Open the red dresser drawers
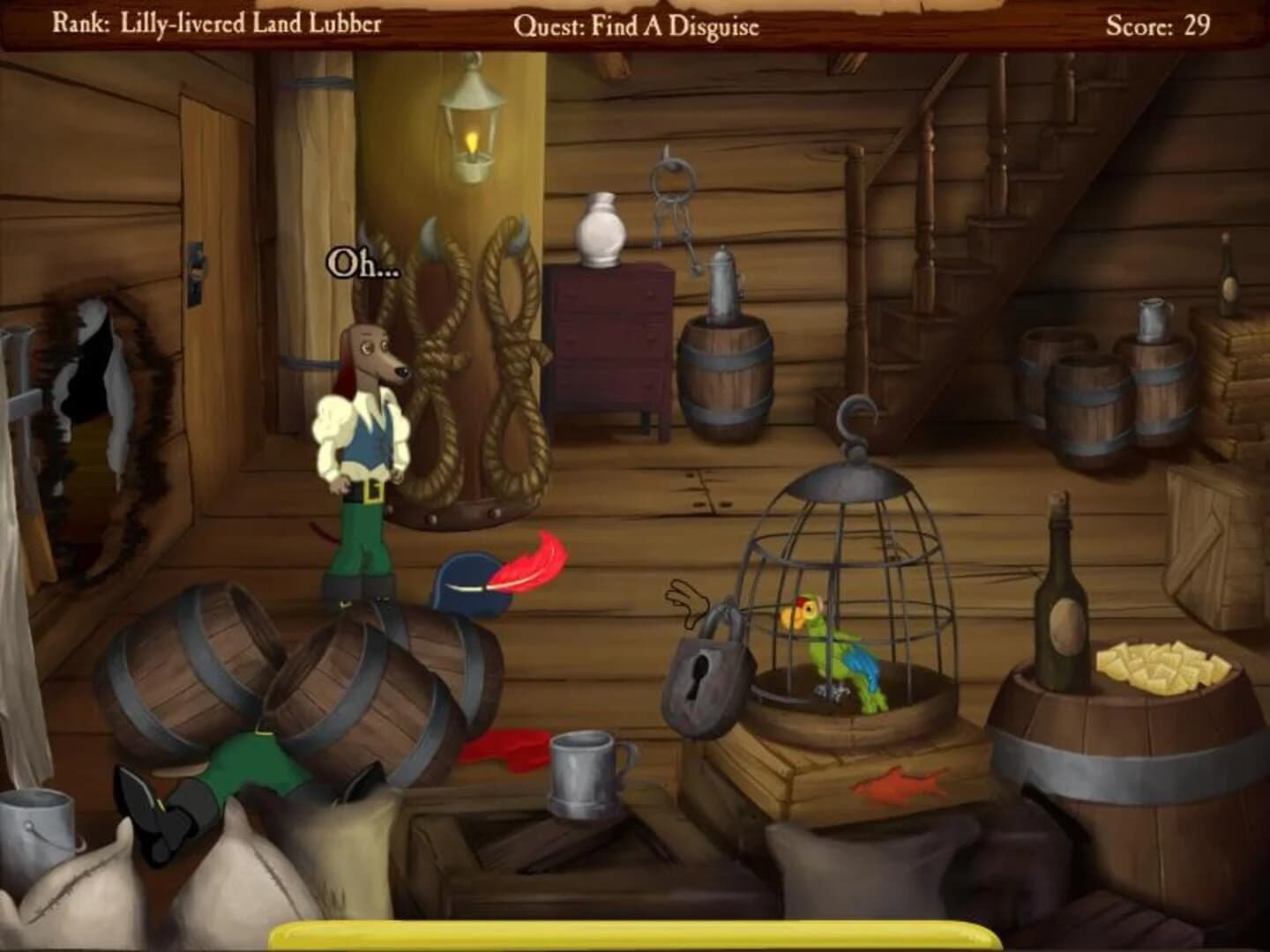This screenshot has height=952, width=1270. tap(609, 344)
